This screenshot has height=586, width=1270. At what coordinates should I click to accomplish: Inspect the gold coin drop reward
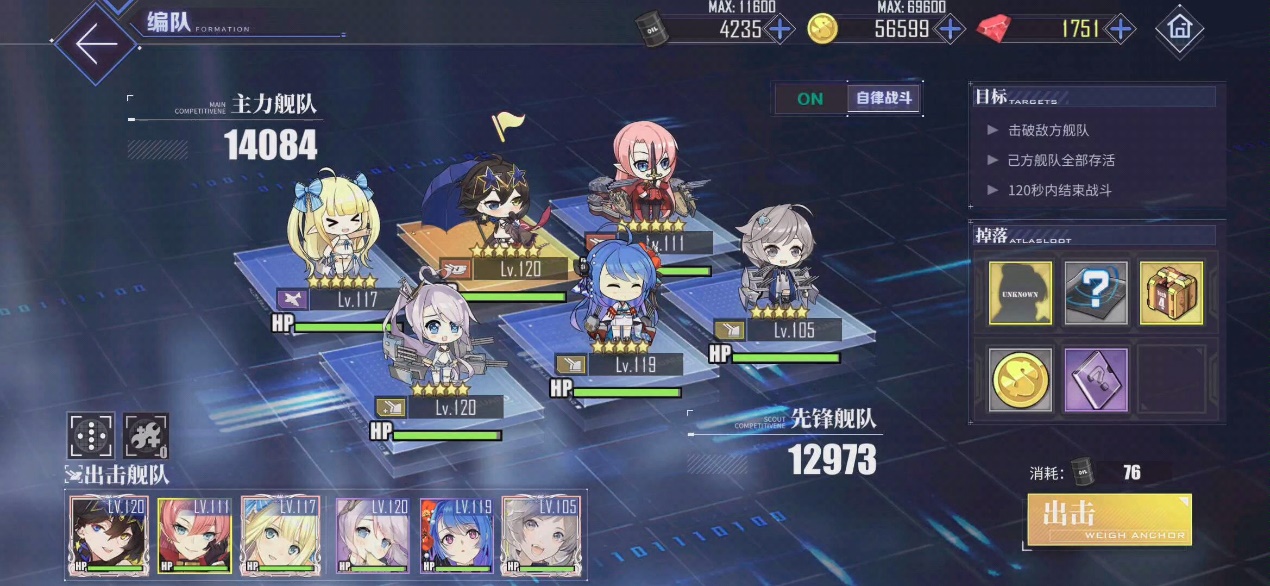1020,380
